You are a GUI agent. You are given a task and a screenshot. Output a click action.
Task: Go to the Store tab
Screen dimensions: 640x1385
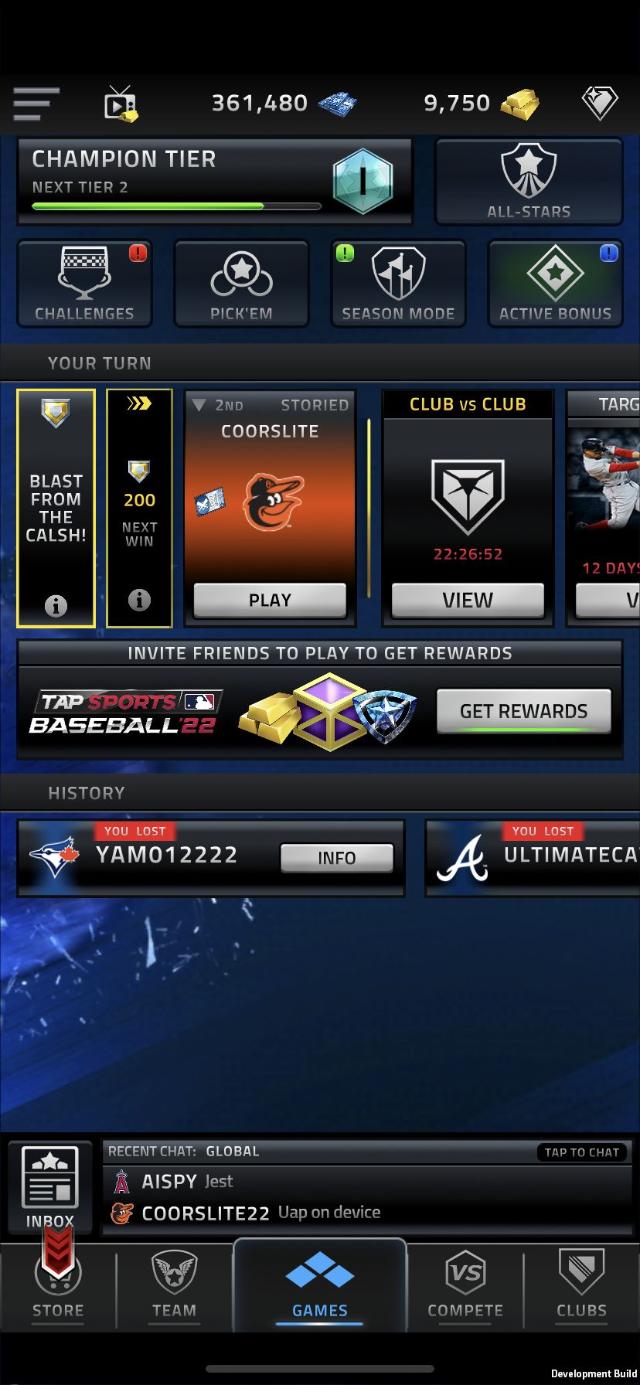(x=58, y=1288)
